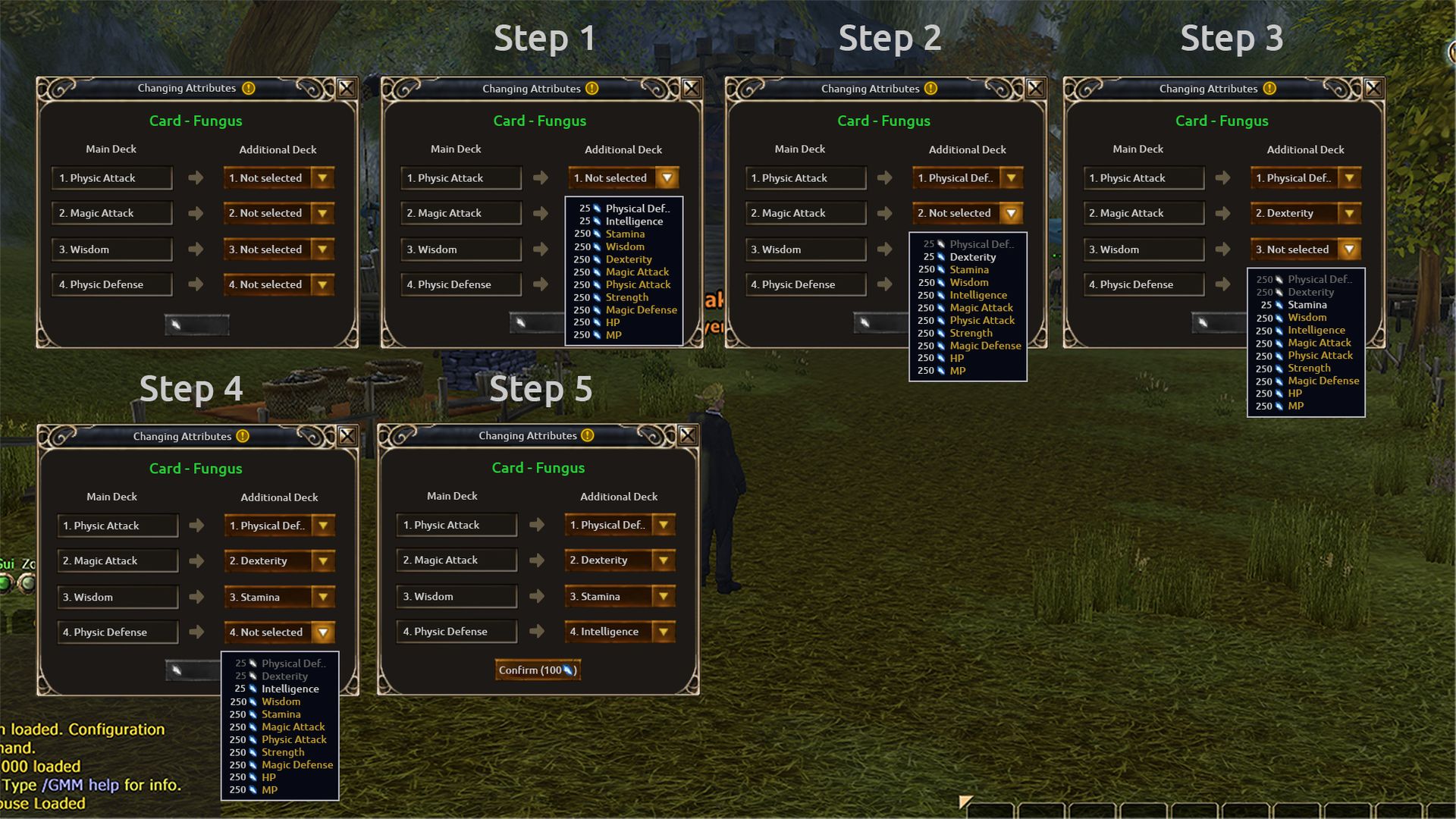Toggle the "1. Not selected" dropdown under Step 1

tap(667, 178)
